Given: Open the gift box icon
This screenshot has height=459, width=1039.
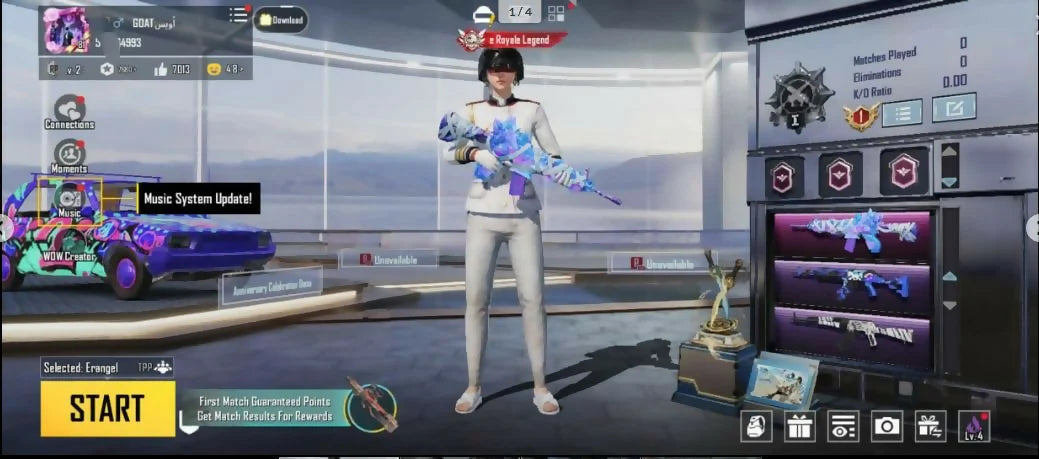Looking at the screenshot, I should pyautogui.click(x=799, y=426).
